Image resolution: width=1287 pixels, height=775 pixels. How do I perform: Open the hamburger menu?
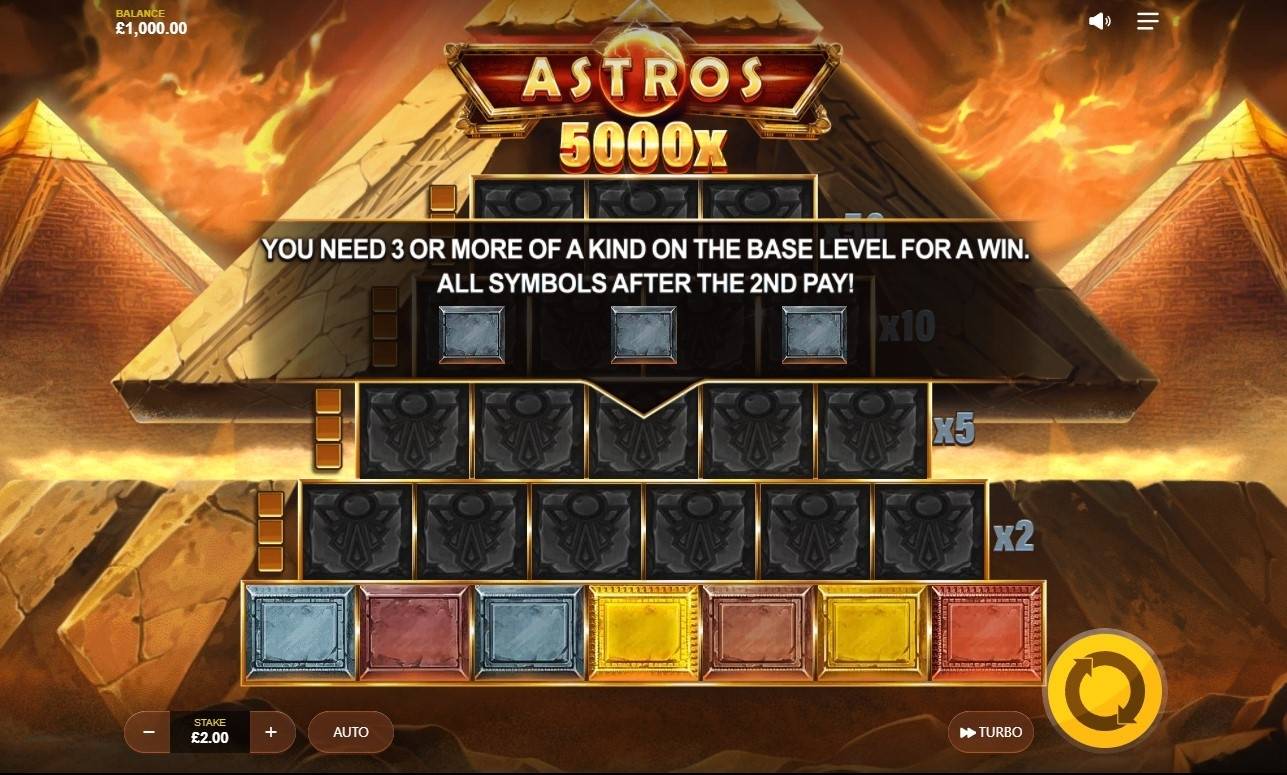pos(1147,20)
